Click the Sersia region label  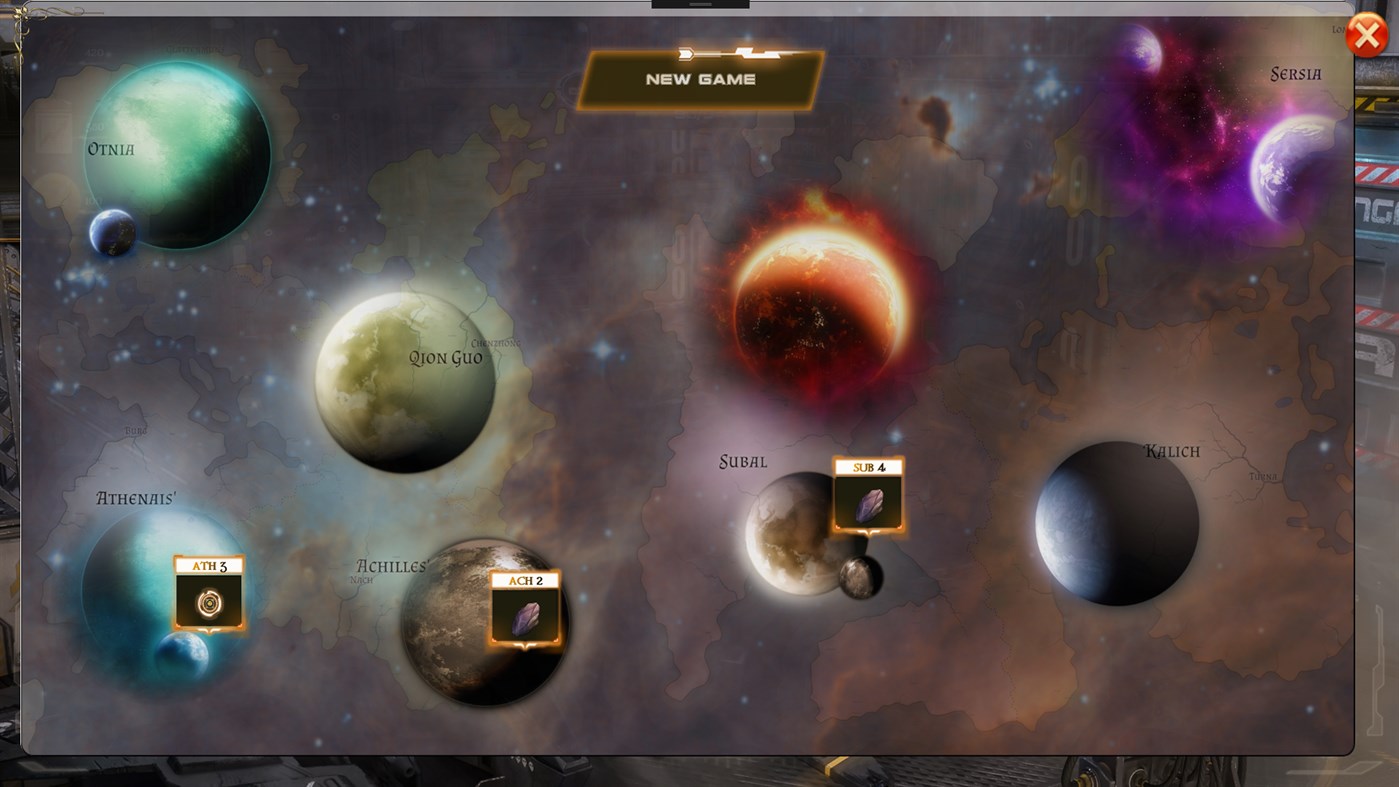click(x=1295, y=73)
